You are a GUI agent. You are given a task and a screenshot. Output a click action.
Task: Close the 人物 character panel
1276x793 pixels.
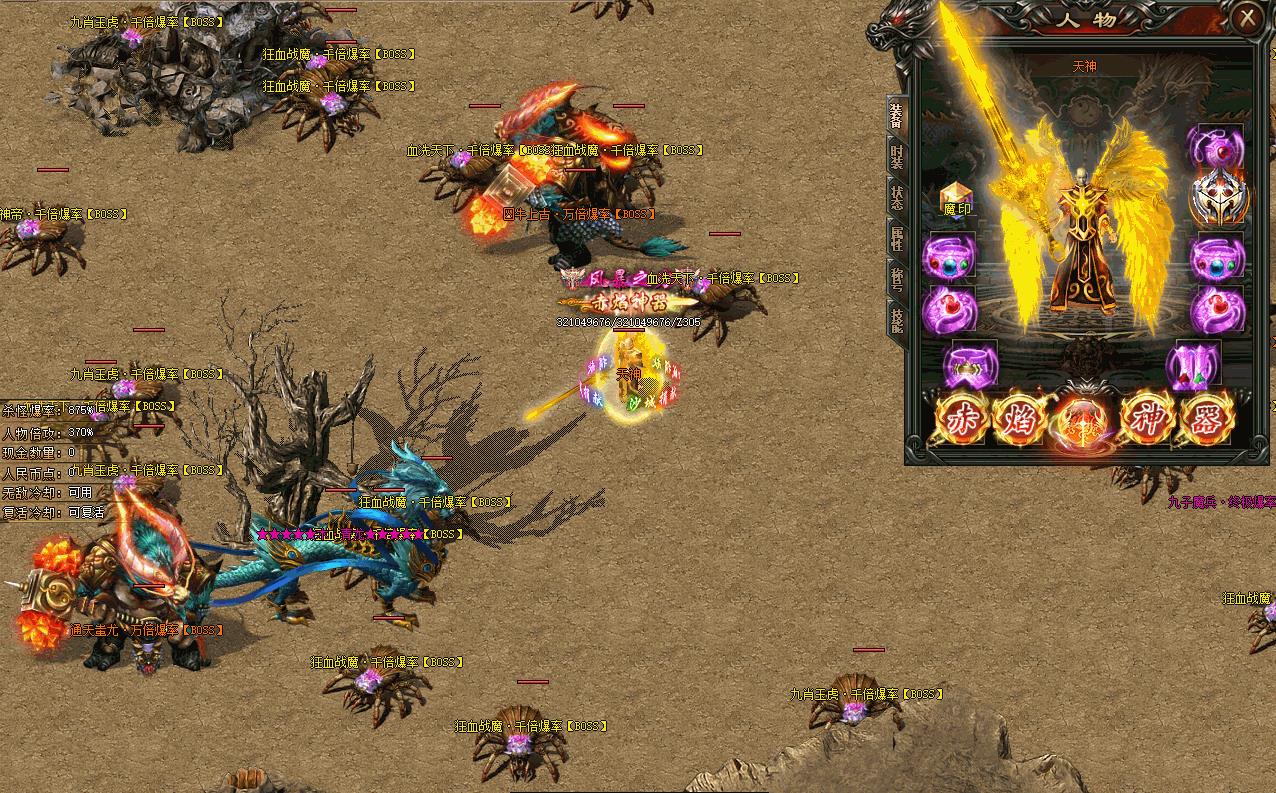point(1246,18)
